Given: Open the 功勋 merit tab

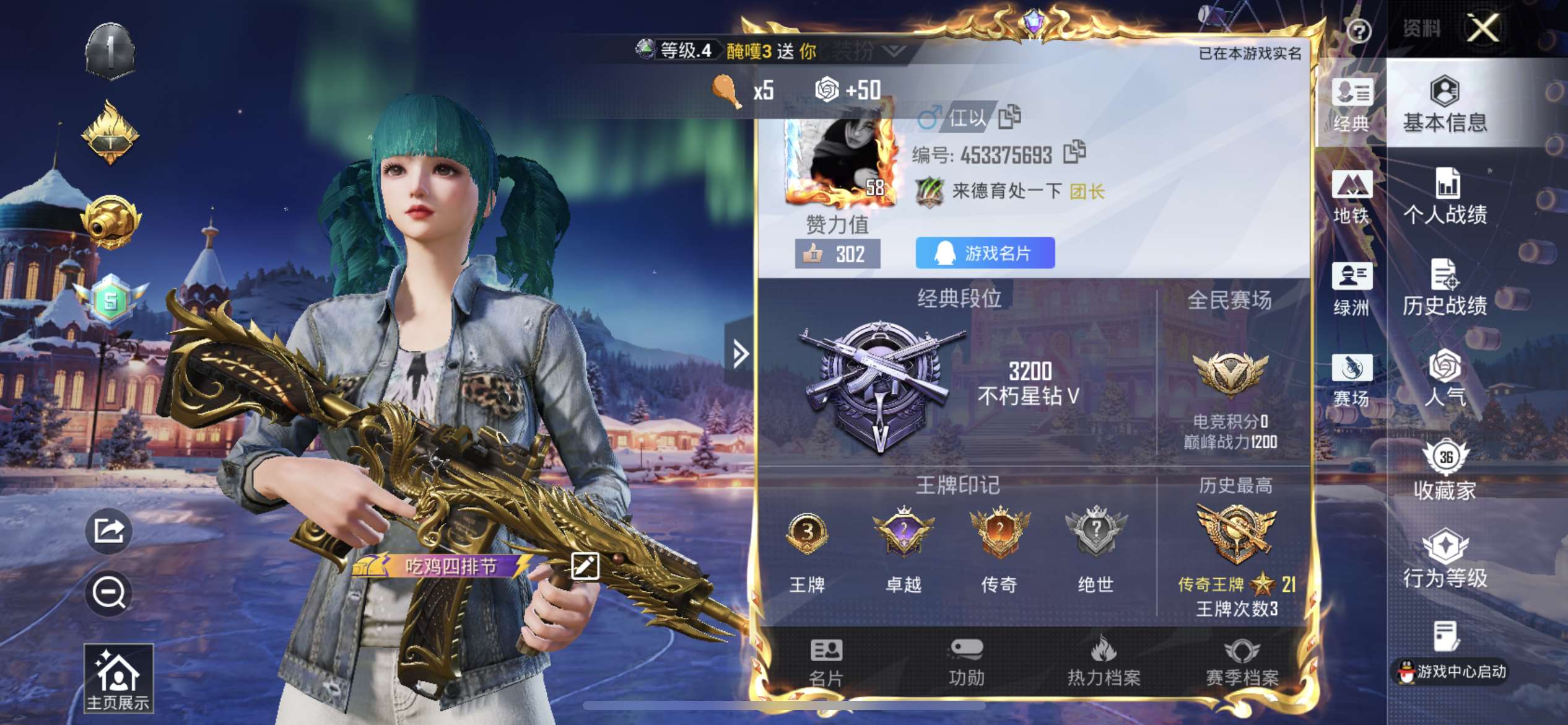Looking at the screenshot, I should coord(966,662).
